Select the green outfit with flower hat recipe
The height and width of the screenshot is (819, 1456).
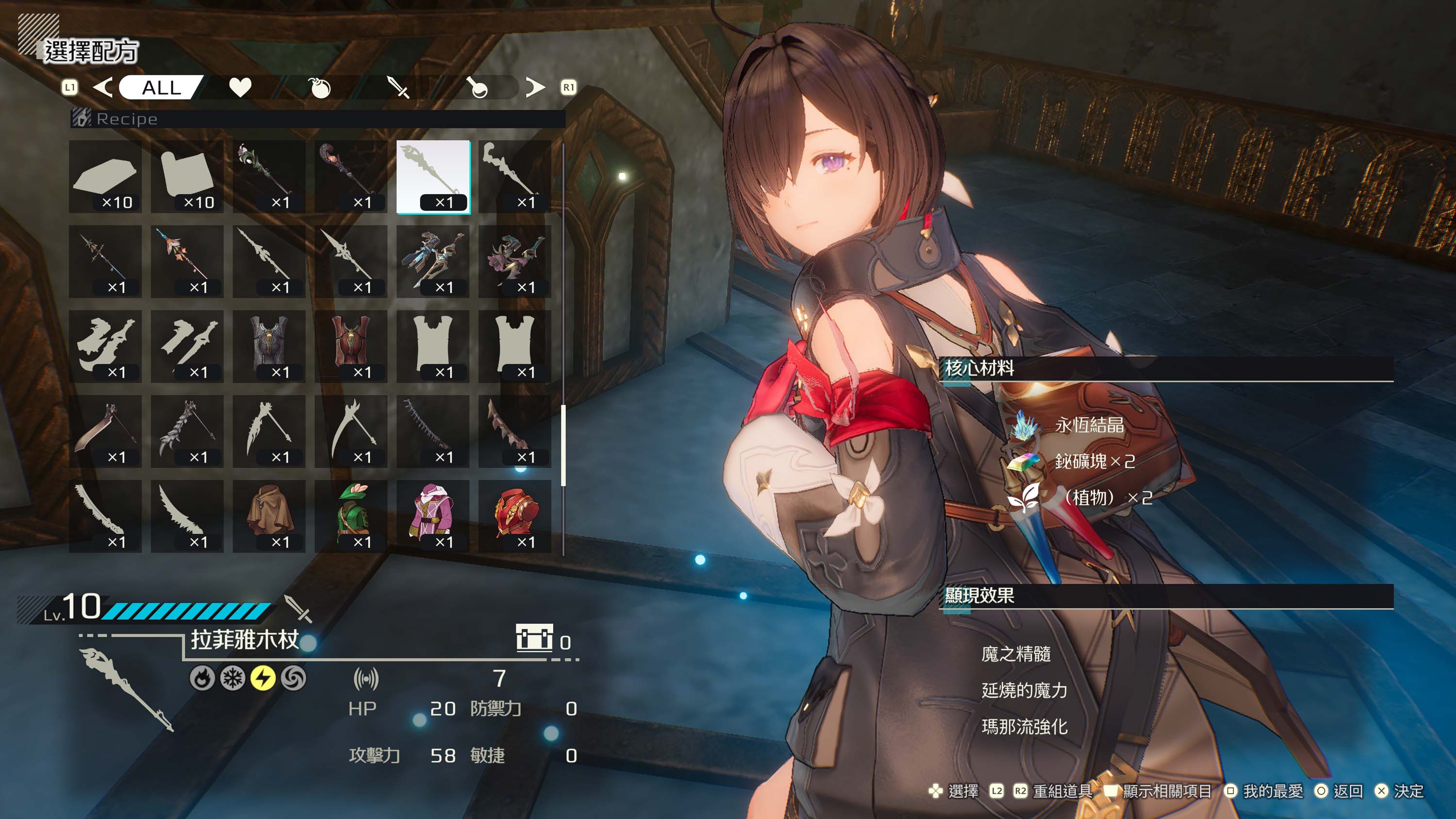point(351,516)
